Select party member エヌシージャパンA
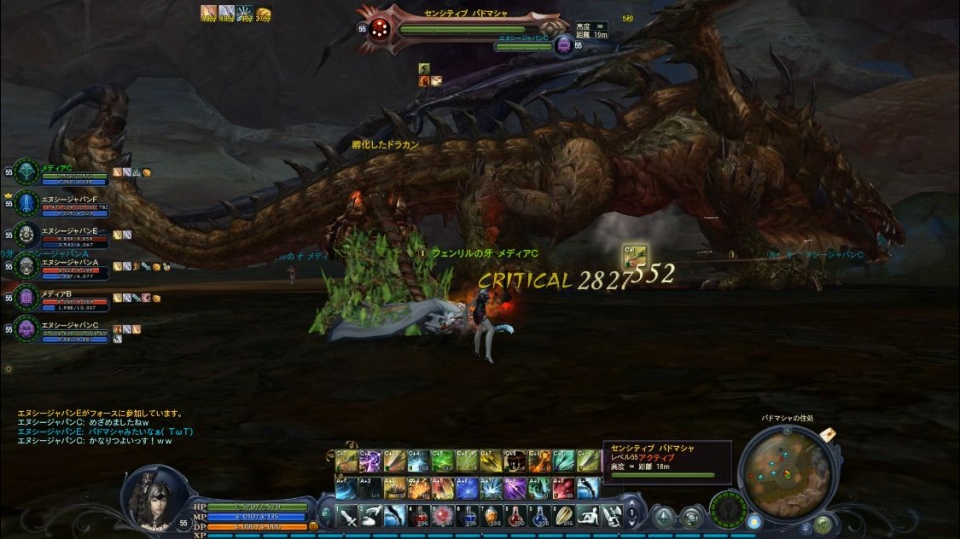 [27, 266]
